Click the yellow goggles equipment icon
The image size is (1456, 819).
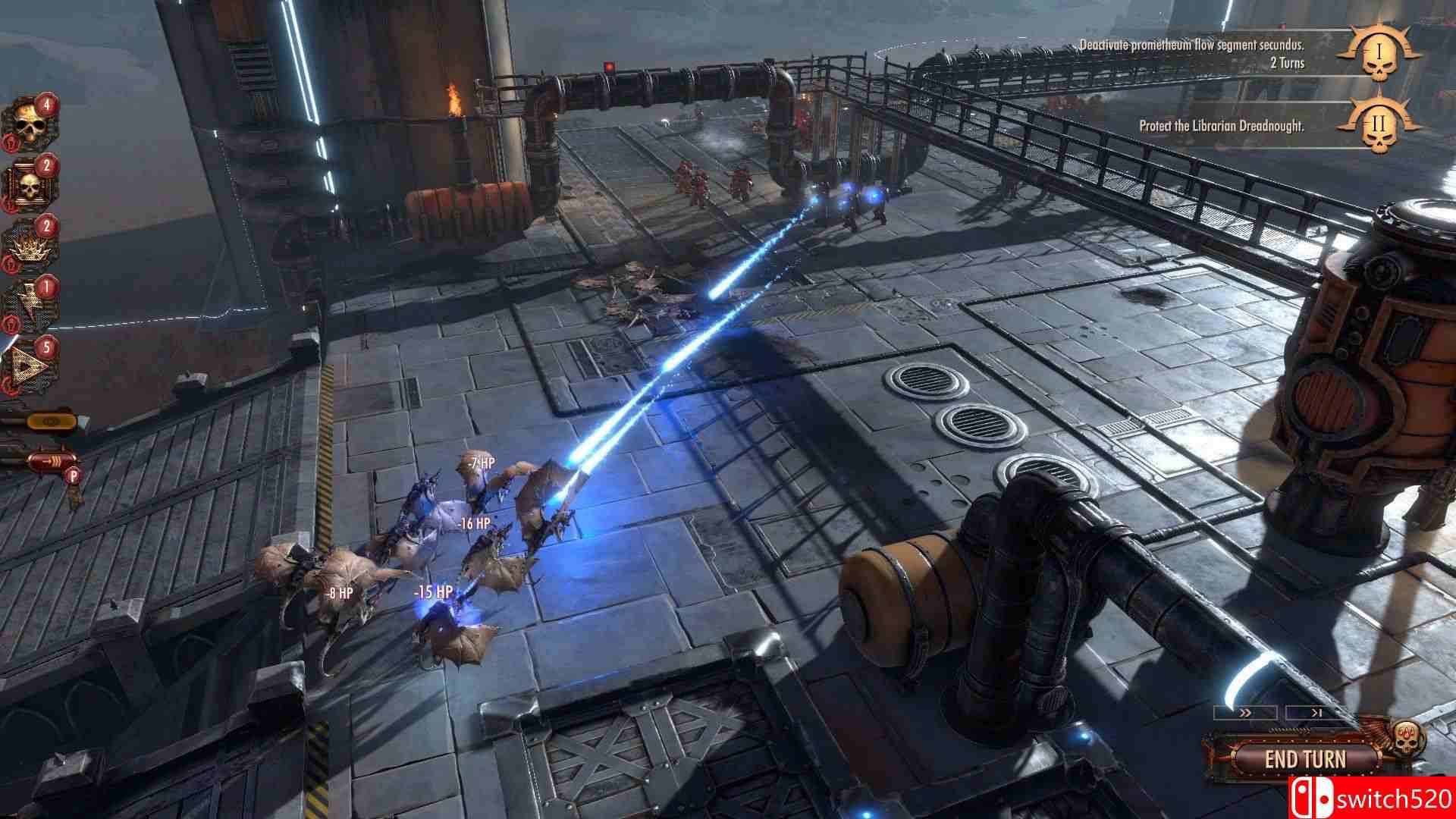52,422
